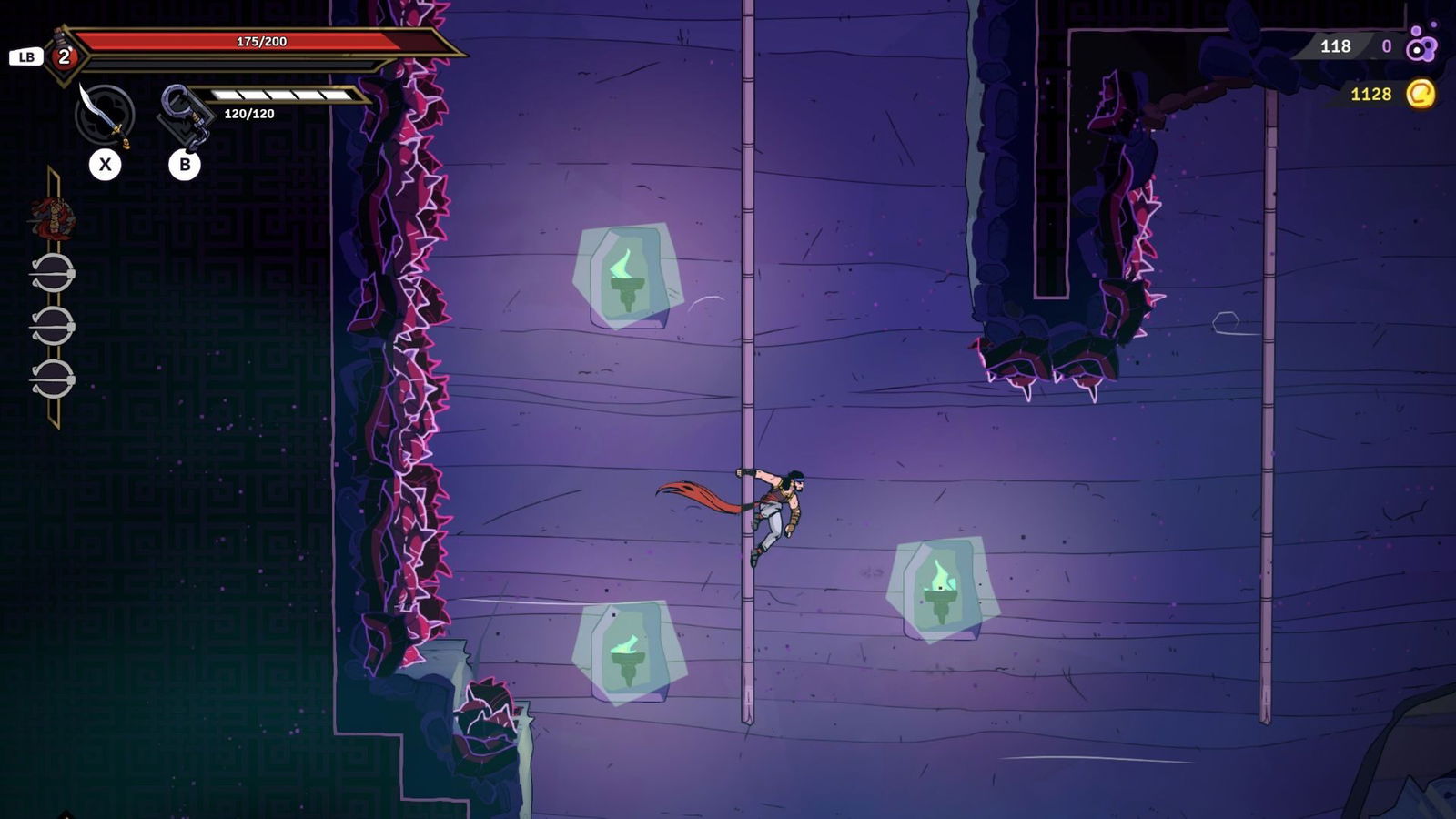Select the equipped red medallion slot
Image resolution: width=1456 pixels, height=819 pixels.
point(53,218)
